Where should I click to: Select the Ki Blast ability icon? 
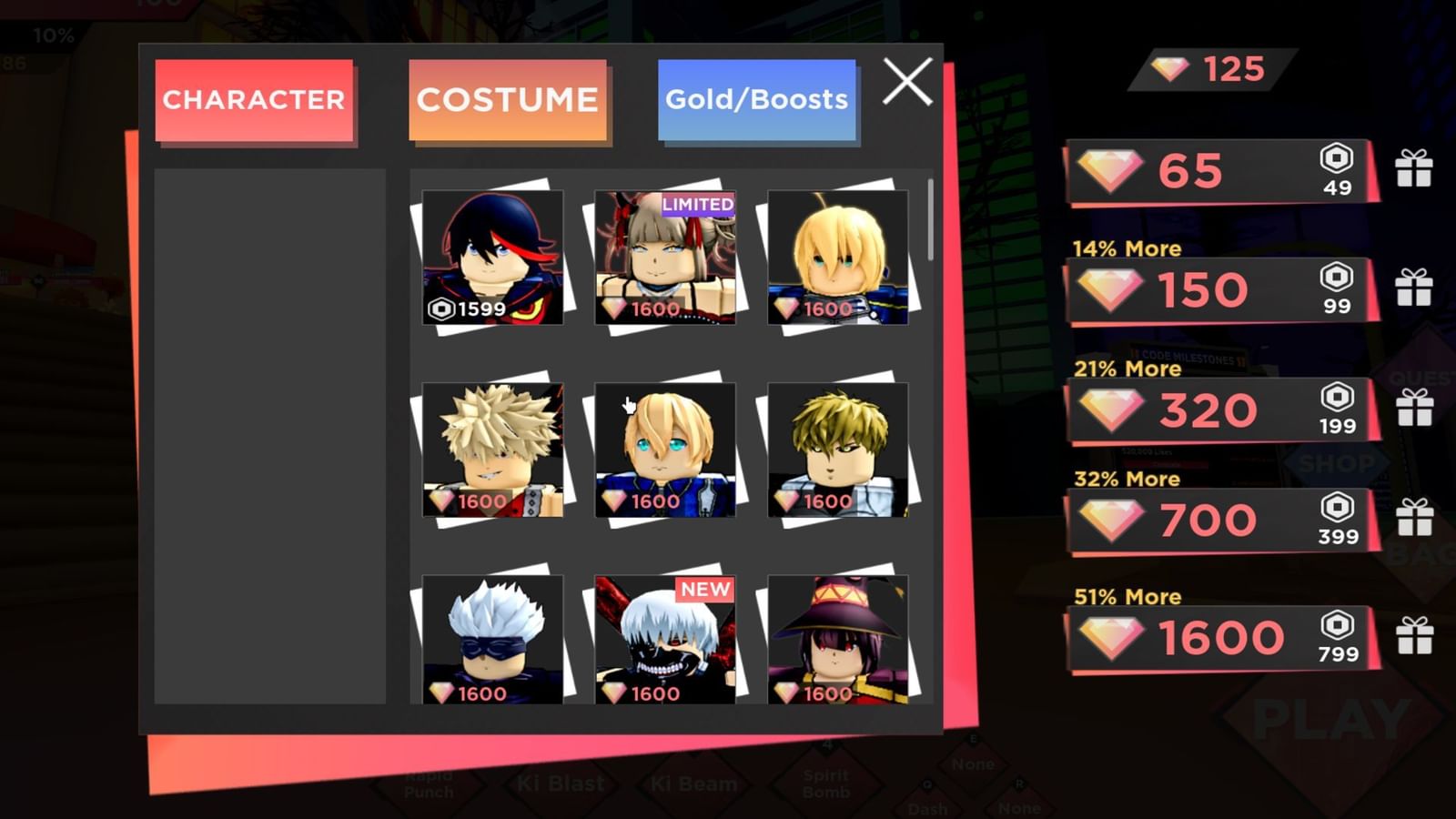point(562,783)
